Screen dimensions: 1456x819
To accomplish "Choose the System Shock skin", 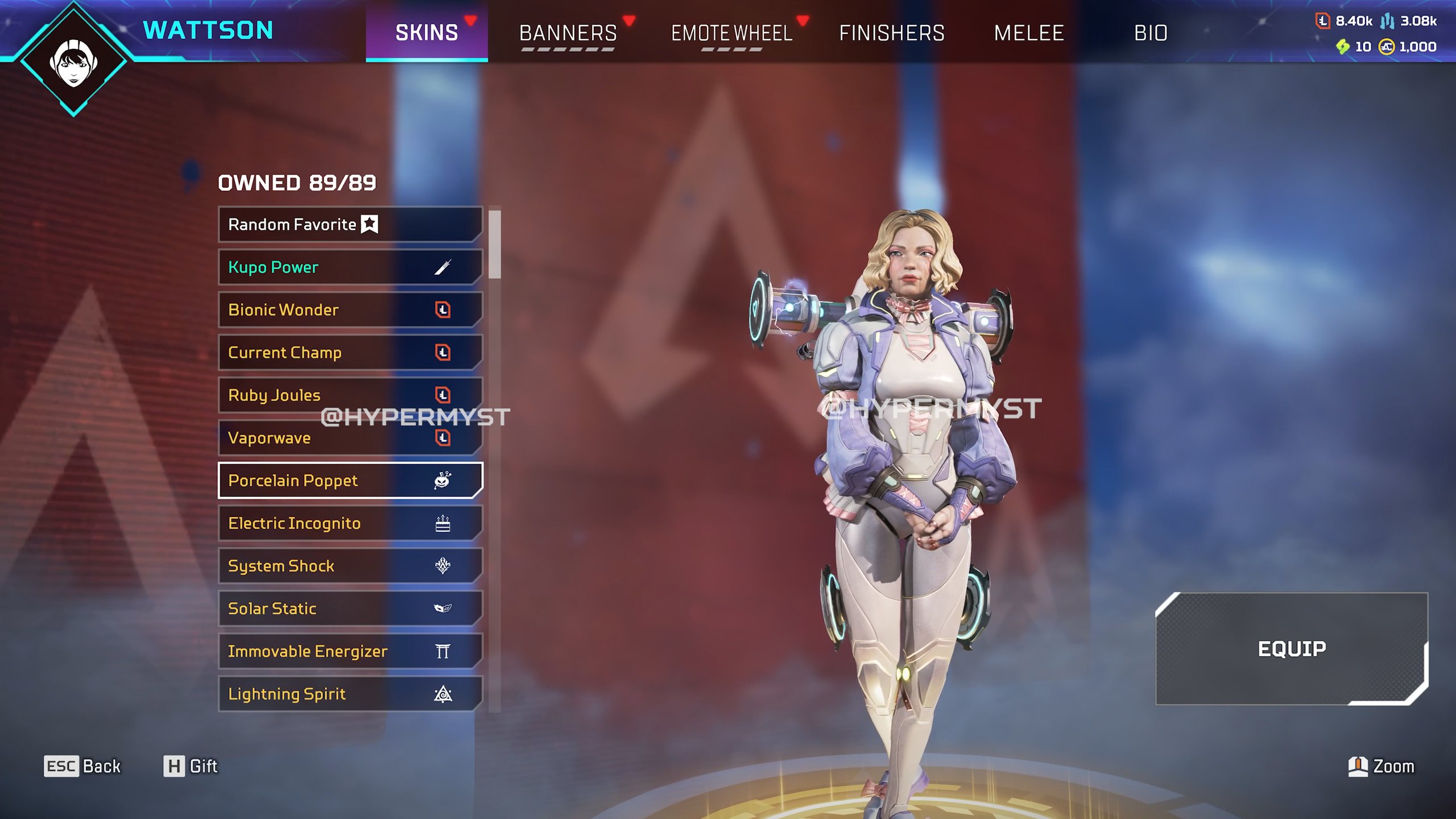I will [x=350, y=566].
